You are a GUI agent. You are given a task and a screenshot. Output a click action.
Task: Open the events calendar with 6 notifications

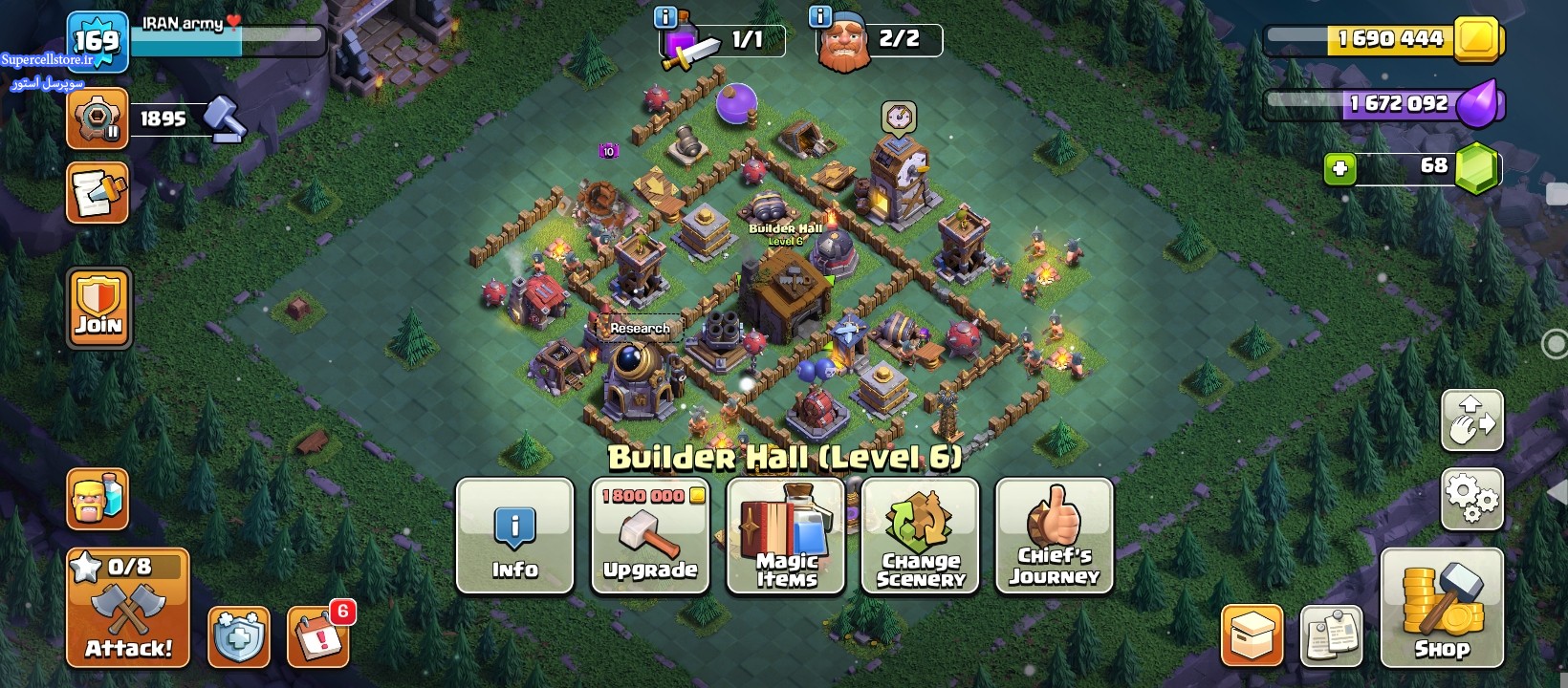318,635
